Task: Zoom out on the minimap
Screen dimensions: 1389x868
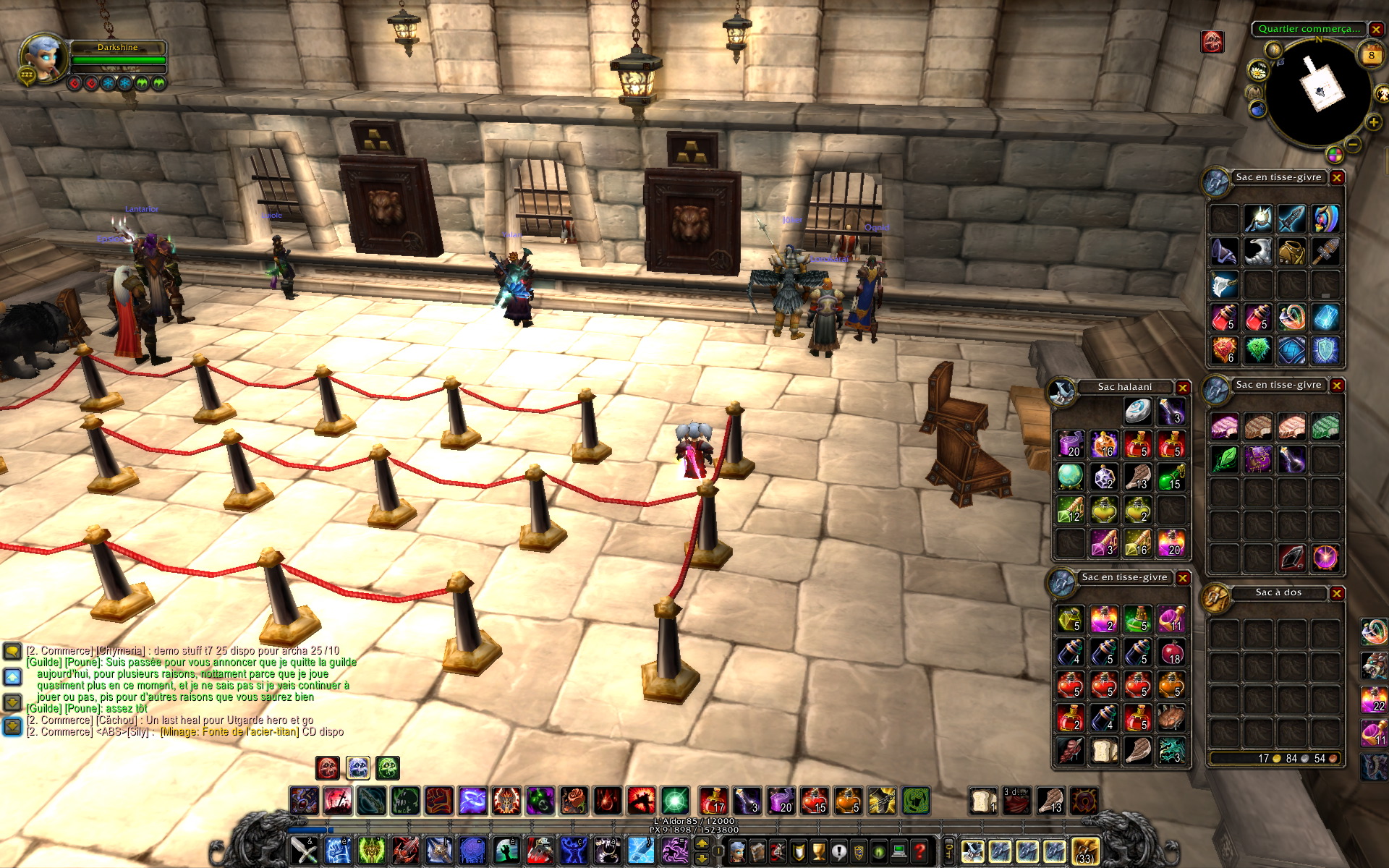Action: click(1354, 145)
